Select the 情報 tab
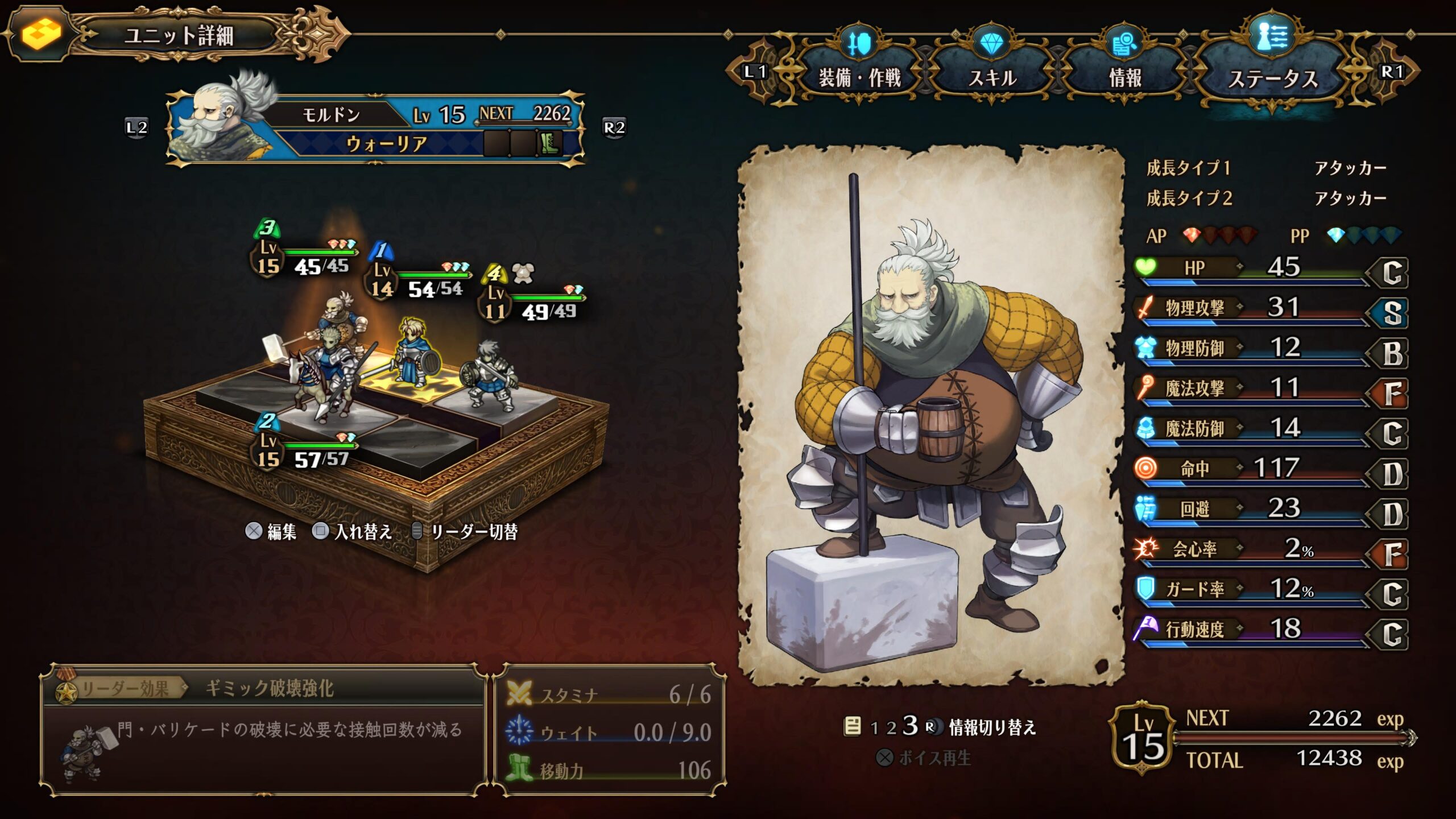The width and height of the screenshot is (1456, 819). coord(1124,77)
